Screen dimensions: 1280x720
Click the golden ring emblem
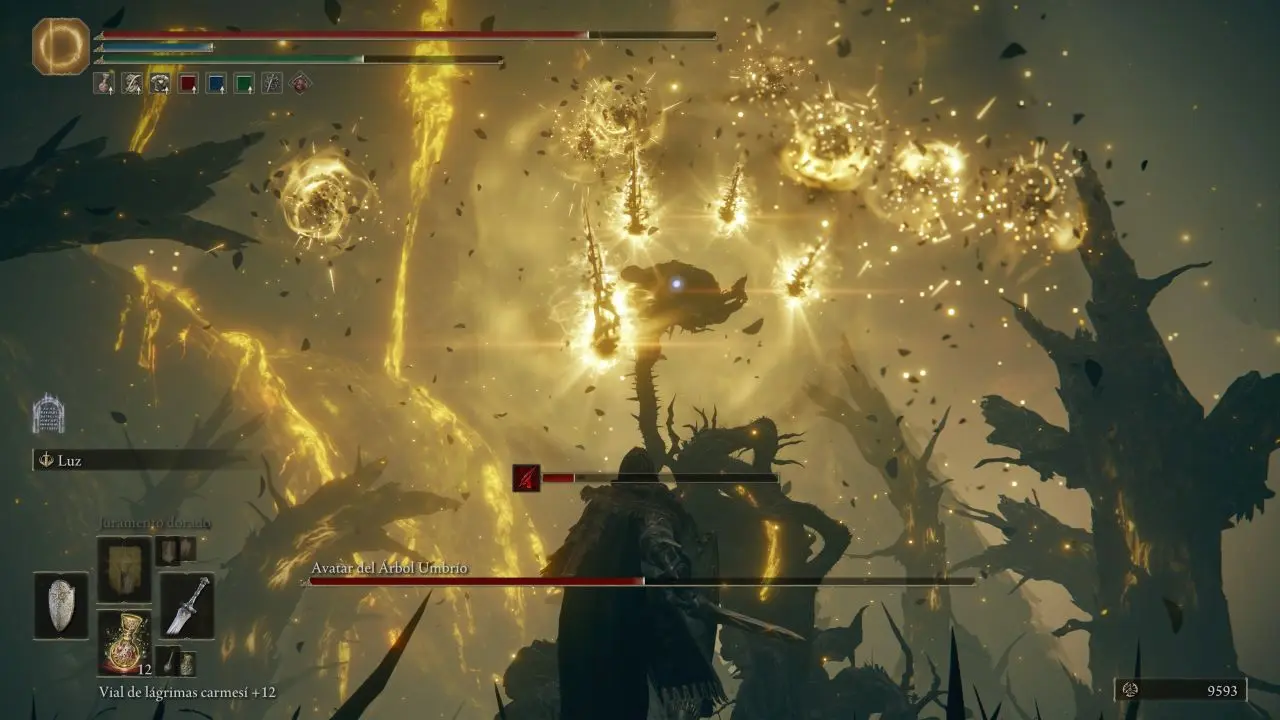click(x=61, y=46)
